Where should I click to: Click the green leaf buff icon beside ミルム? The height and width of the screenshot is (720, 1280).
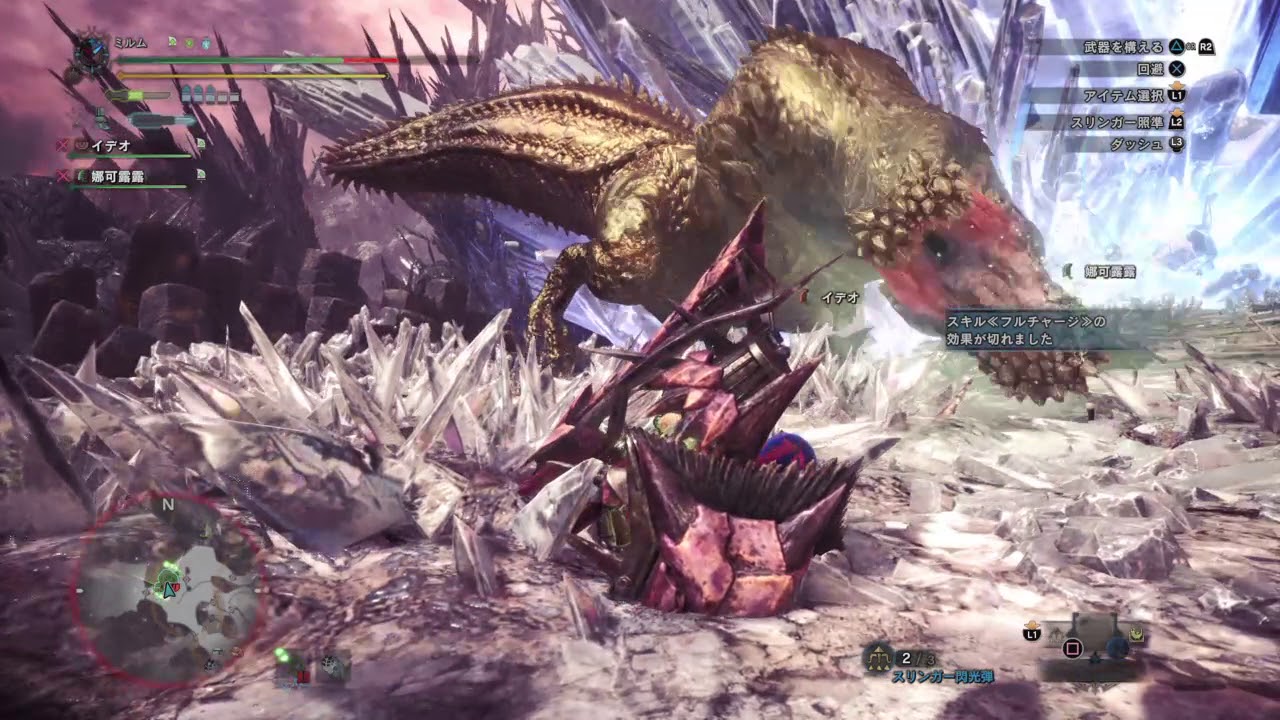click(173, 43)
